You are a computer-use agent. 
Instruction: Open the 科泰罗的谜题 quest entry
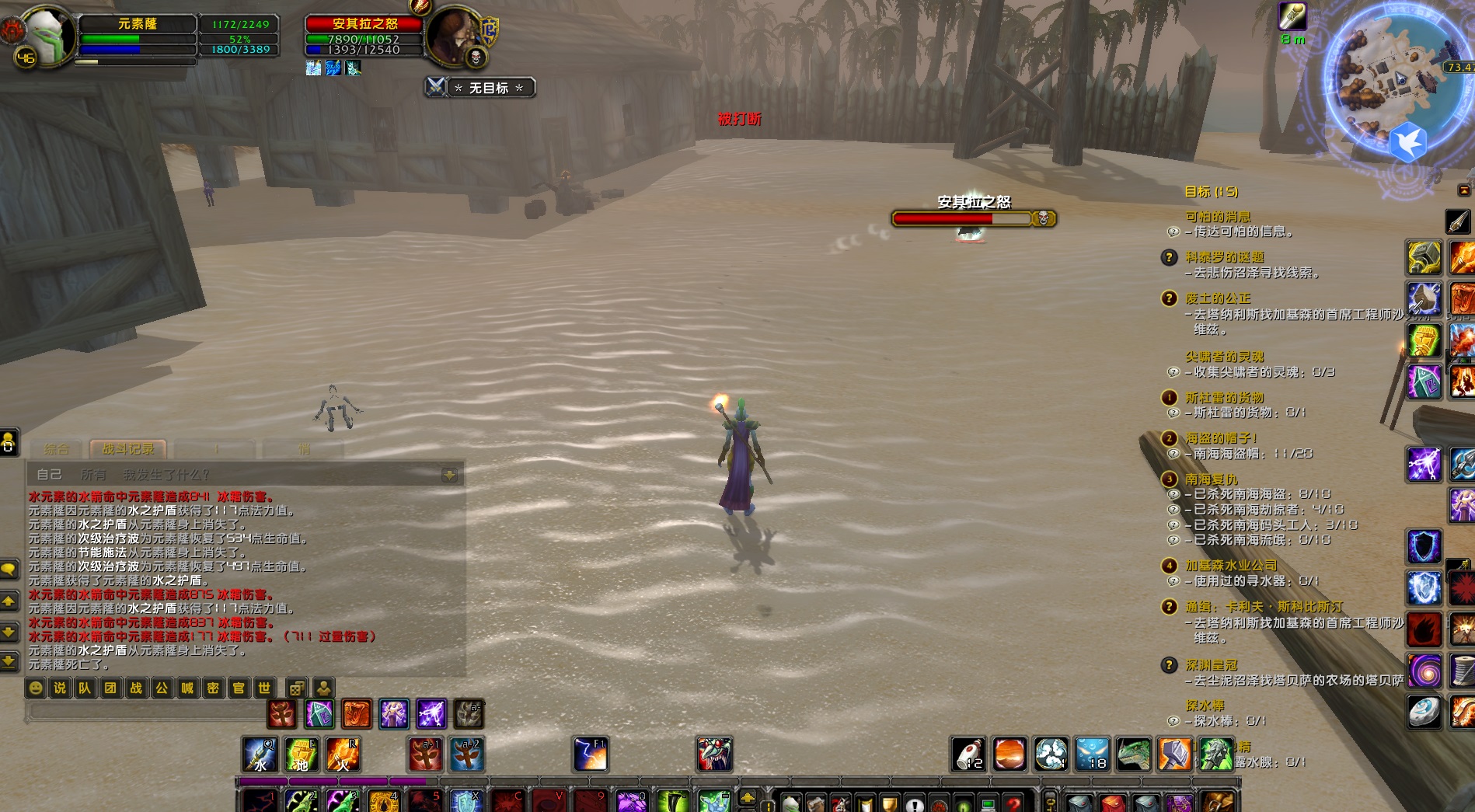[x=1225, y=257]
